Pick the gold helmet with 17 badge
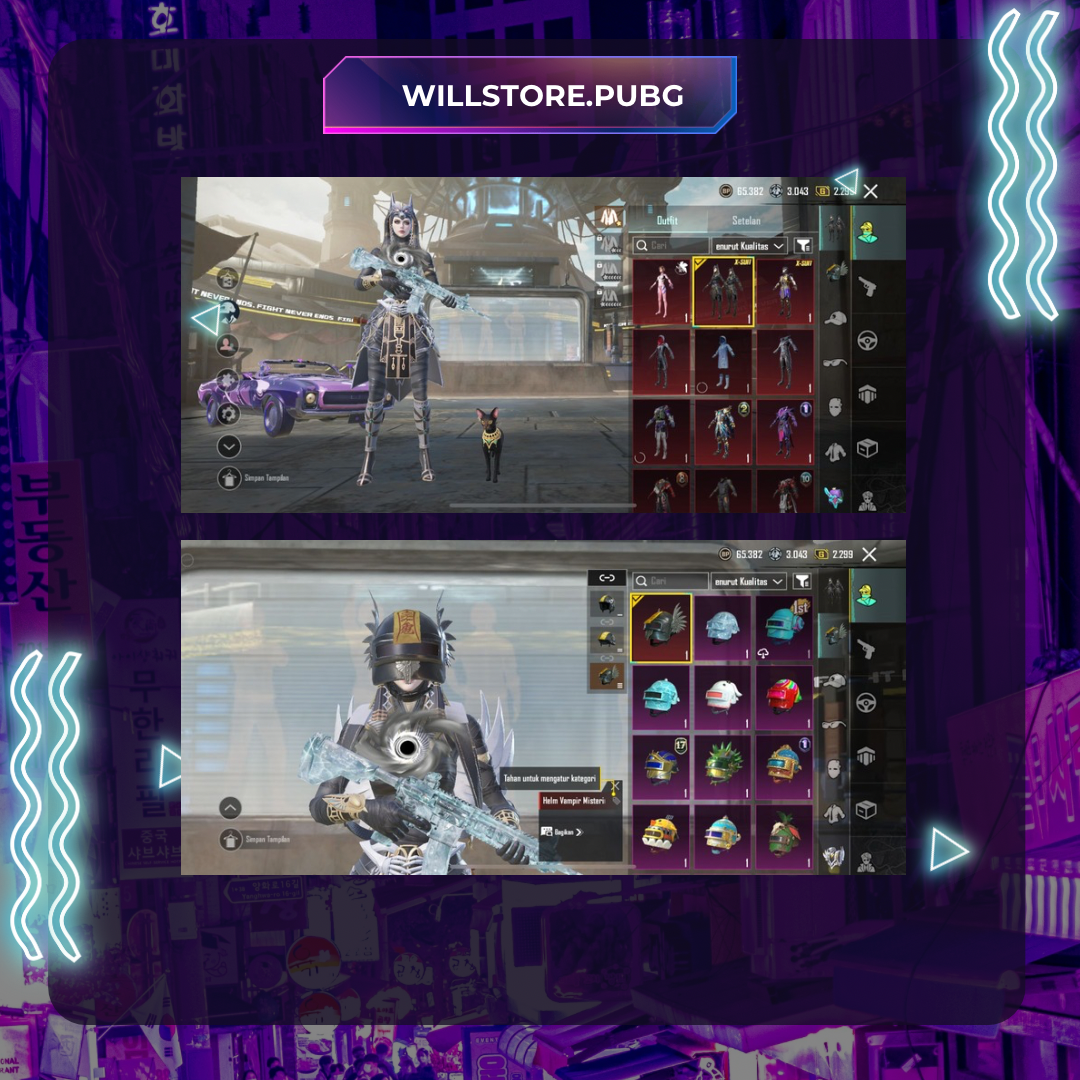1080x1080 pixels. (x=661, y=768)
